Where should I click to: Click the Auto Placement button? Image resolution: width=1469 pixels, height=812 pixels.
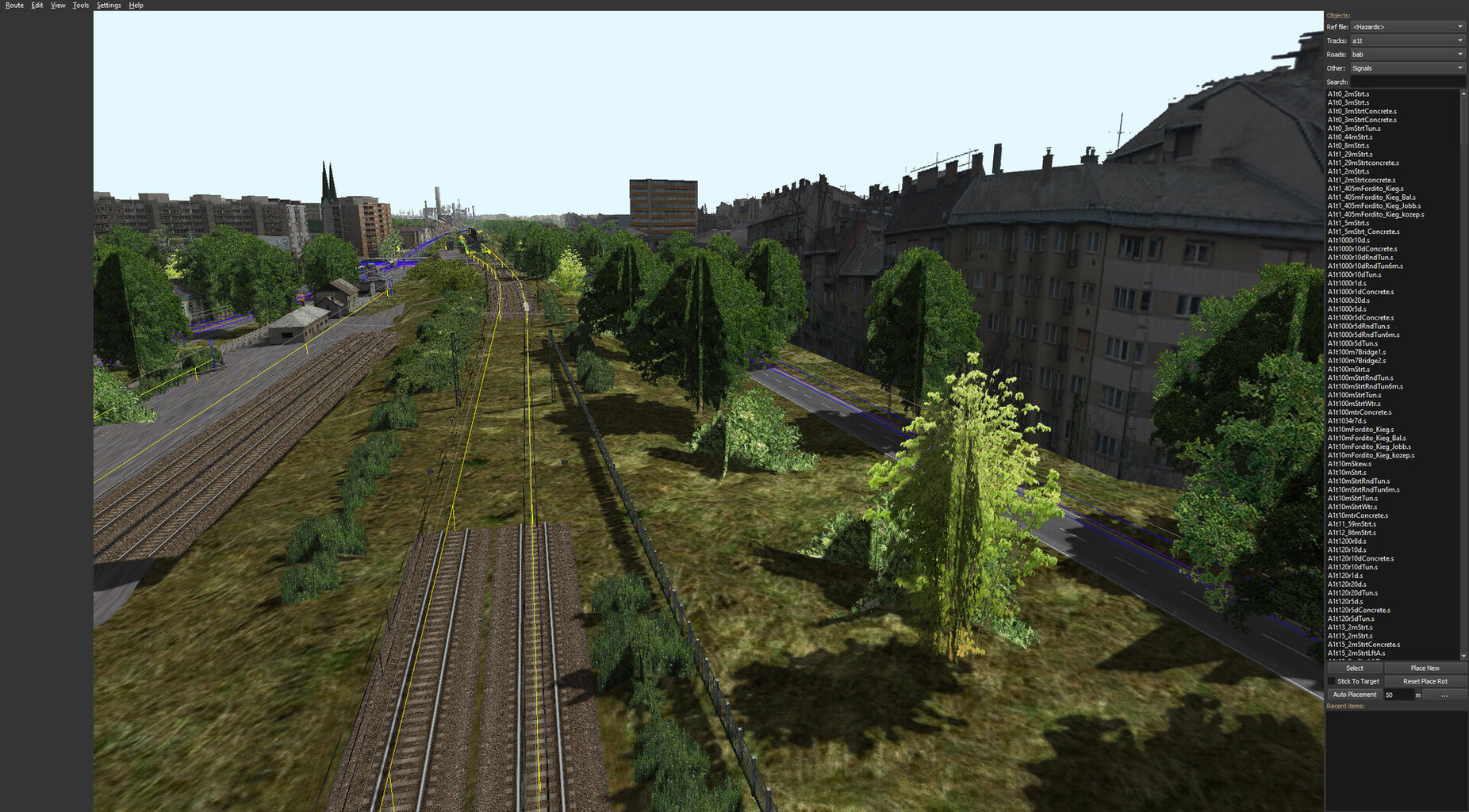pyautogui.click(x=1356, y=694)
